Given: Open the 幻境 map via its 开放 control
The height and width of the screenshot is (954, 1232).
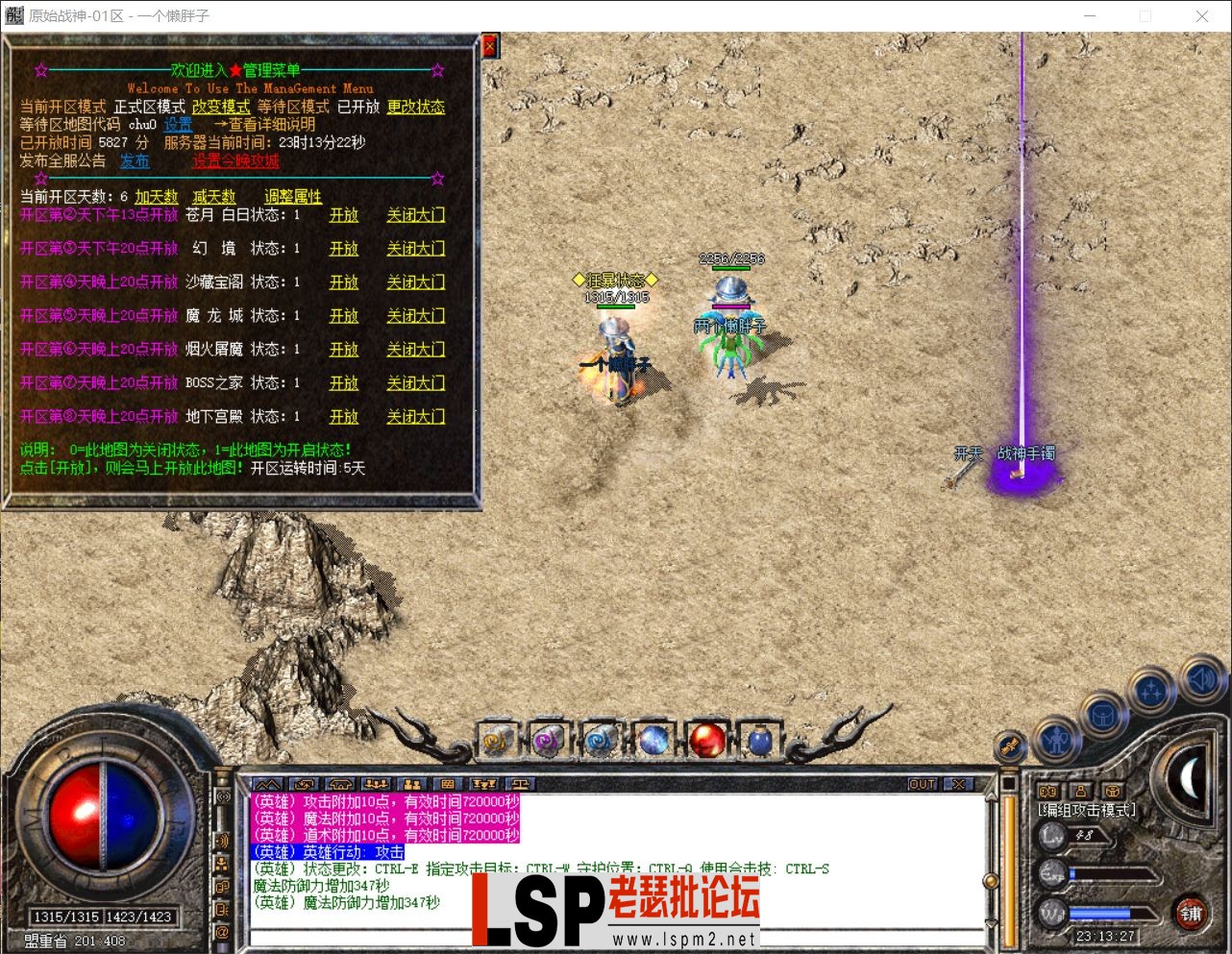Looking at the screenshot, I should tap(343, 248).
